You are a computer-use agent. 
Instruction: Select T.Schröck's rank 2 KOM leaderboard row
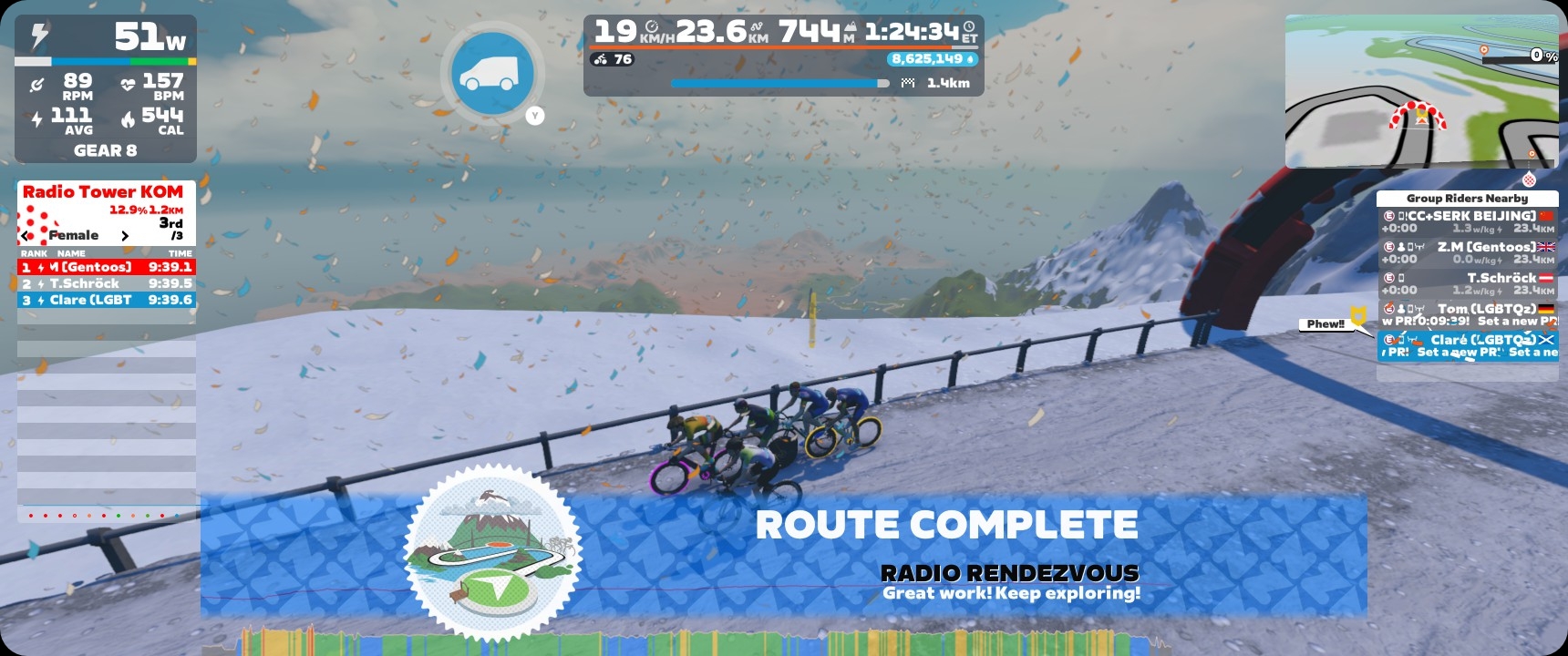click(x=107, y=283)
